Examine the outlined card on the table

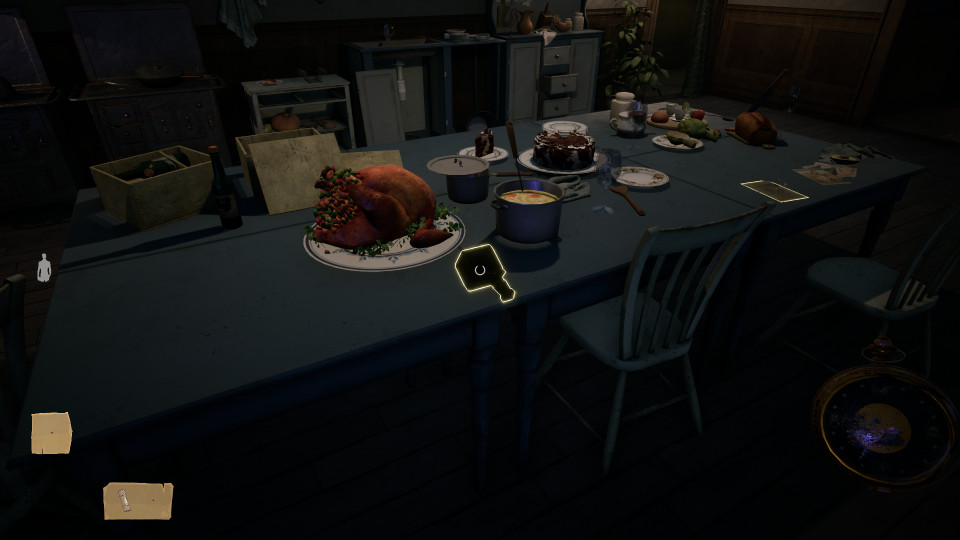774,190
